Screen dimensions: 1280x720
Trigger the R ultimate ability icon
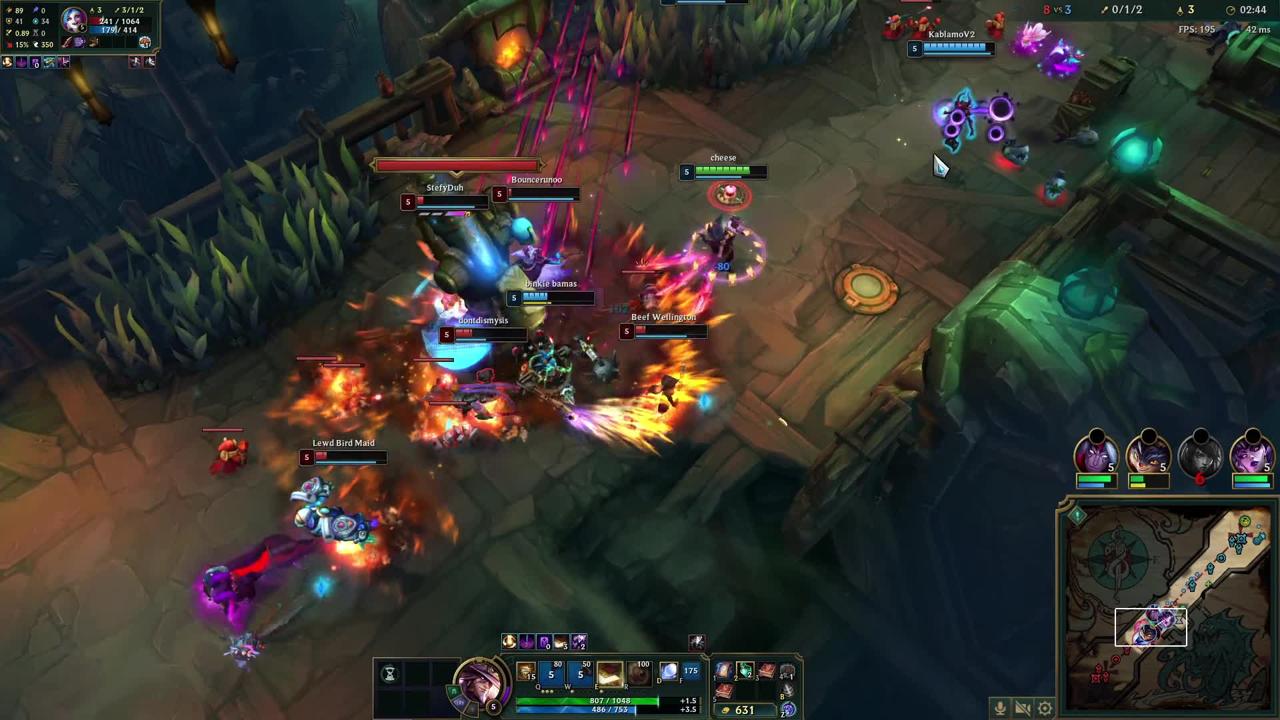[638, 674]
